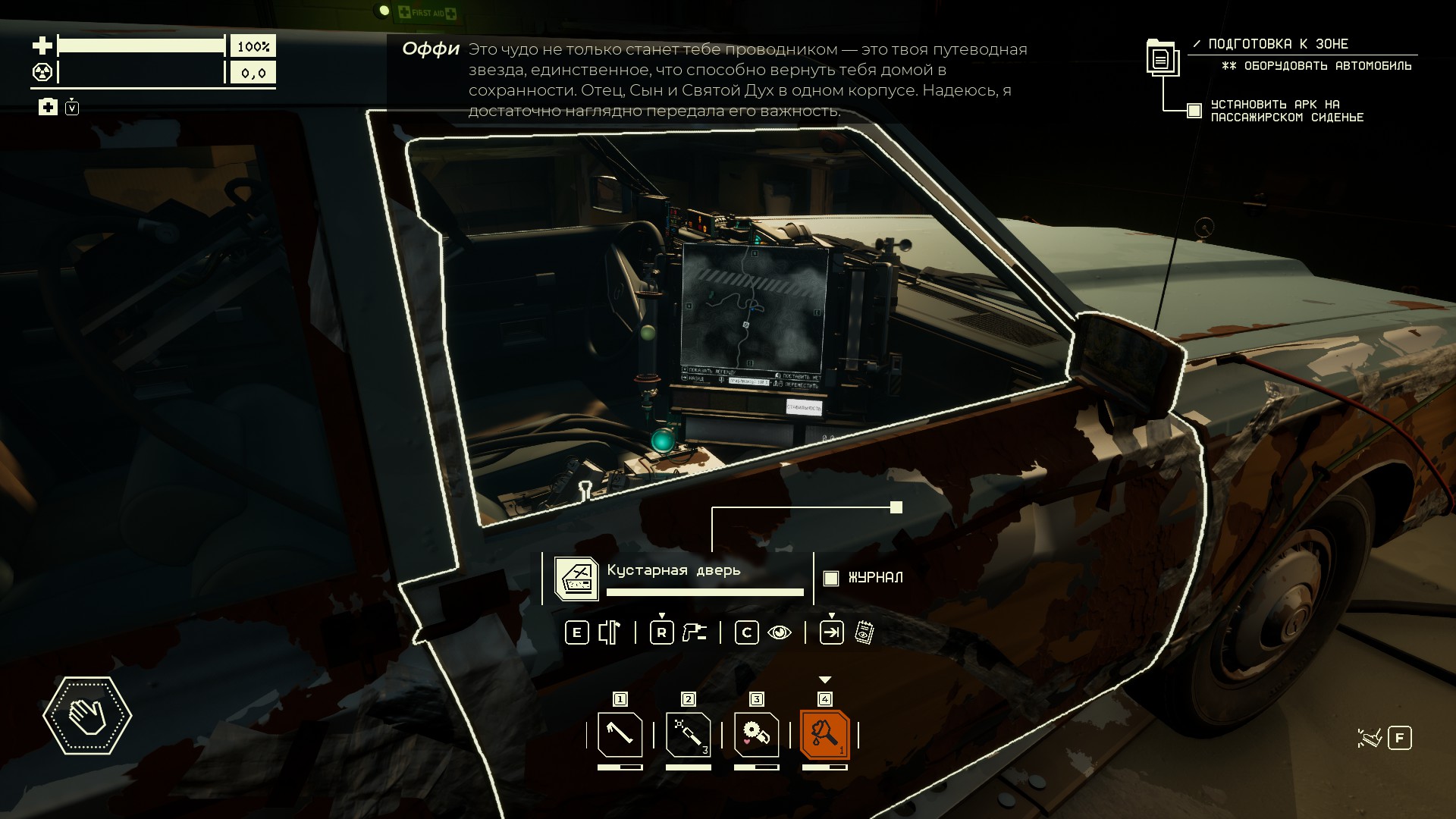Toggle the Журнал checkbox

click(831, 578)
